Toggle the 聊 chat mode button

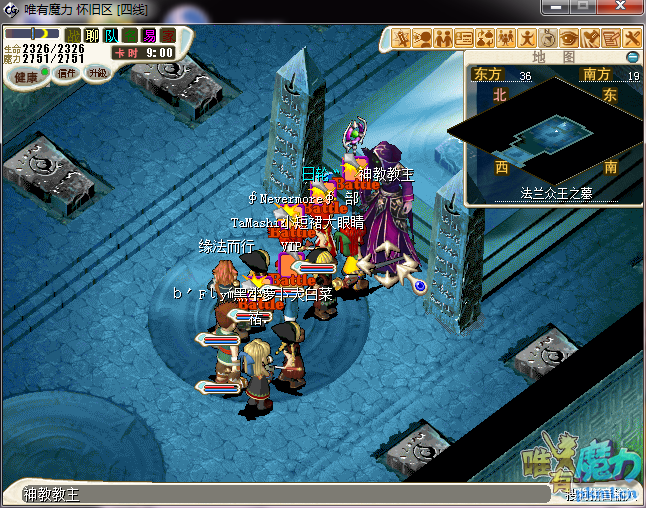coord(92,36)
